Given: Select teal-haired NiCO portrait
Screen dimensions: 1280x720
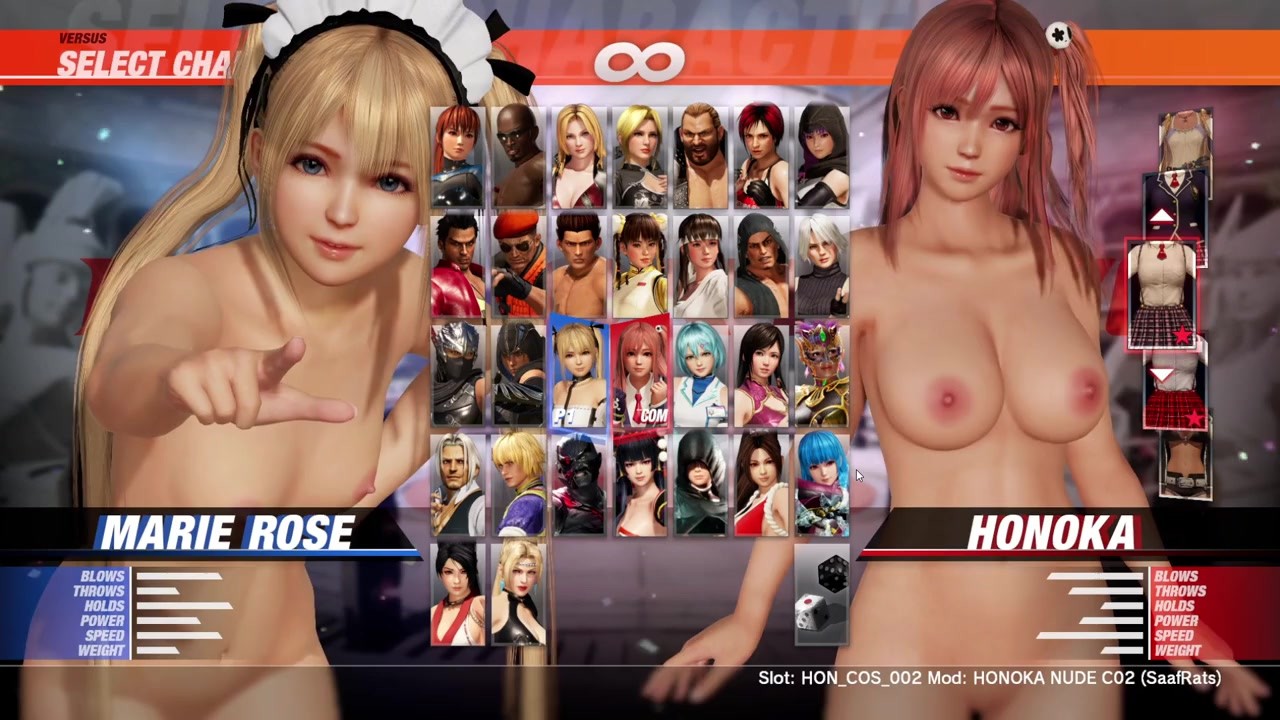Looking at the screenshot, I should point(700,375).
